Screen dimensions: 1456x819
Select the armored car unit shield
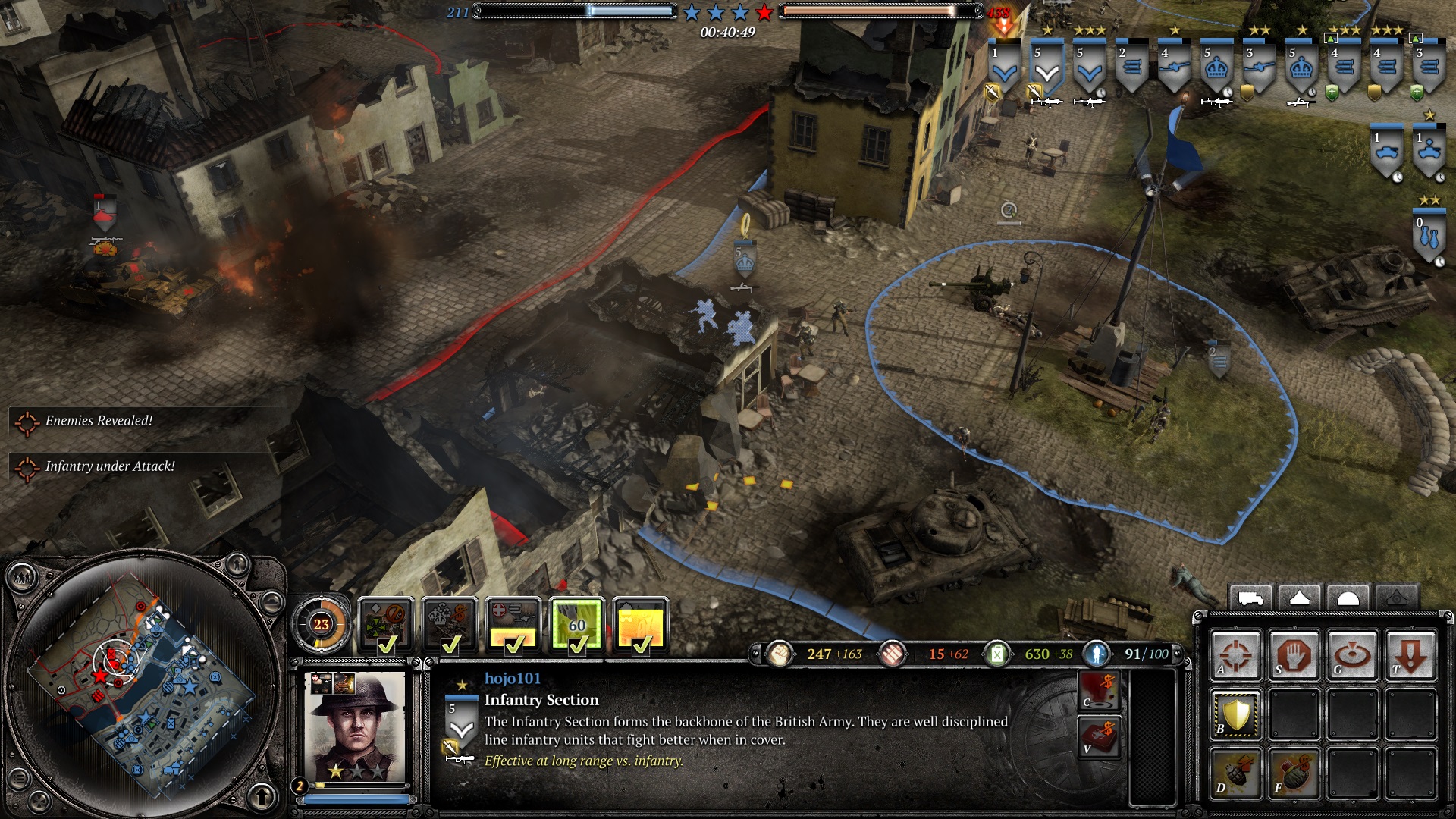click(x=1387, y=152)
